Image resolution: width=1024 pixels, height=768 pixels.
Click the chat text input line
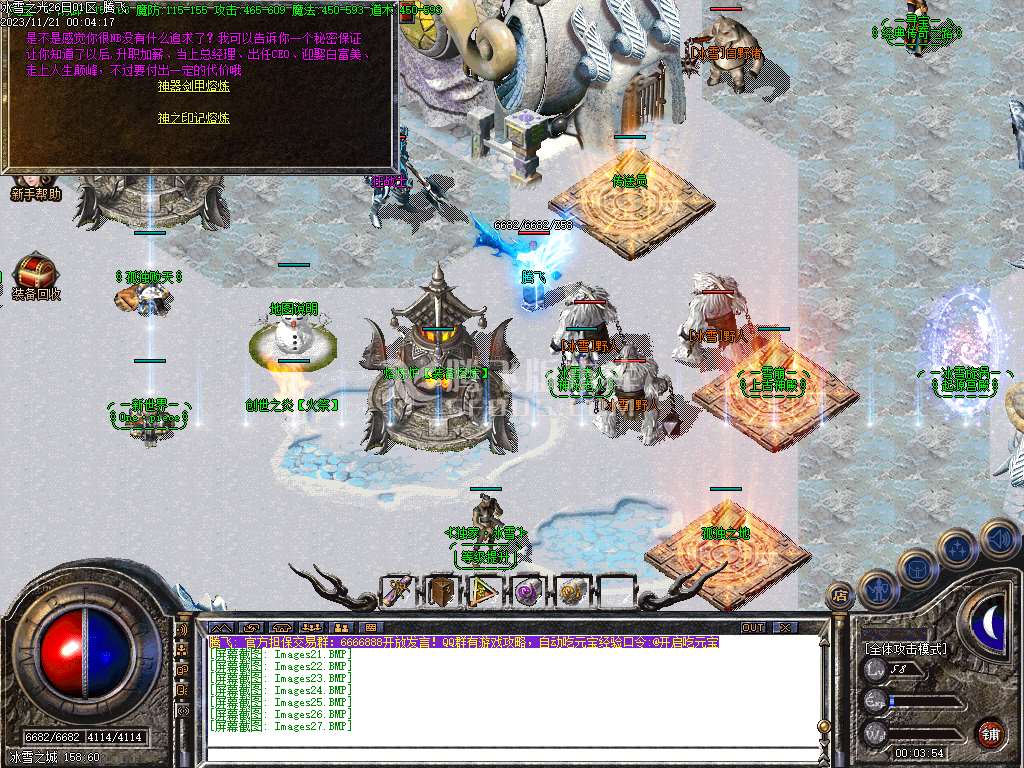pos(500,756)
